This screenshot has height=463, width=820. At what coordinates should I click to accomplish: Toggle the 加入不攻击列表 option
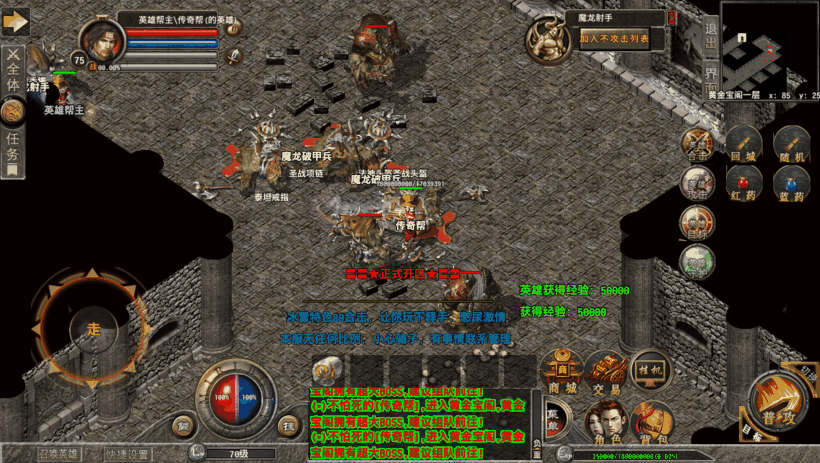614,39
